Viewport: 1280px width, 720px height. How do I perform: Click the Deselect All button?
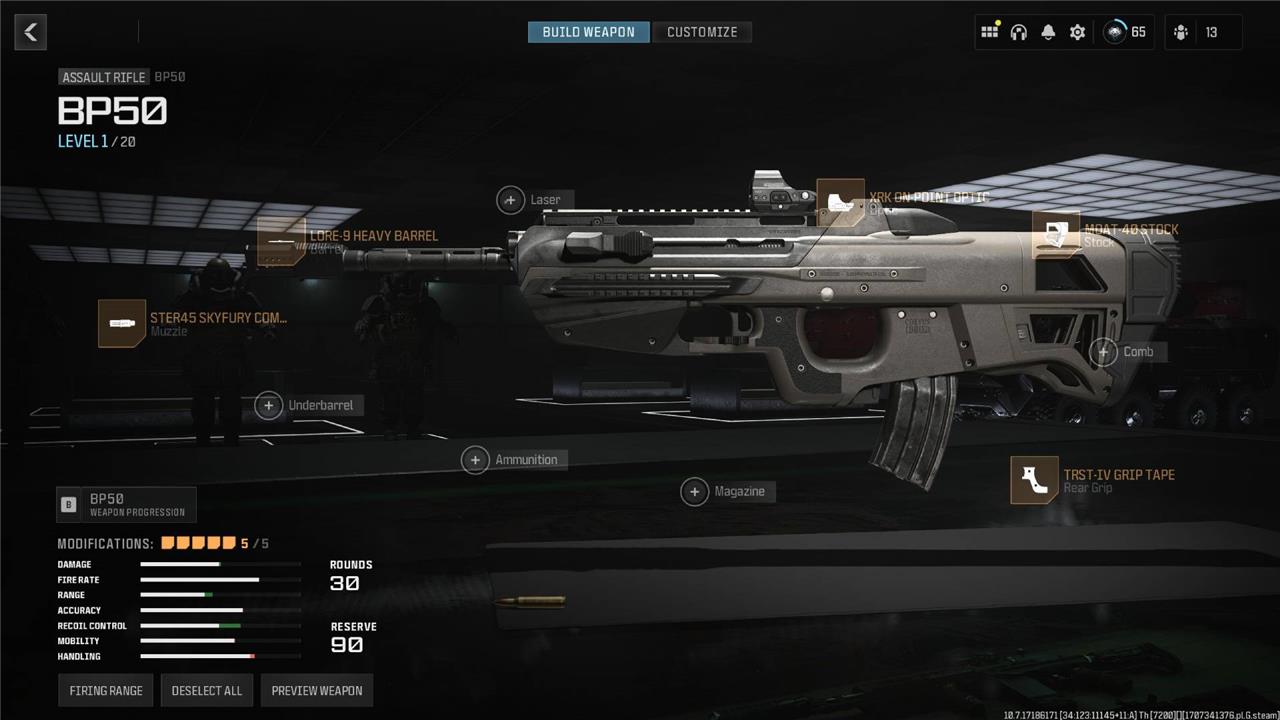tap(207, 691)
